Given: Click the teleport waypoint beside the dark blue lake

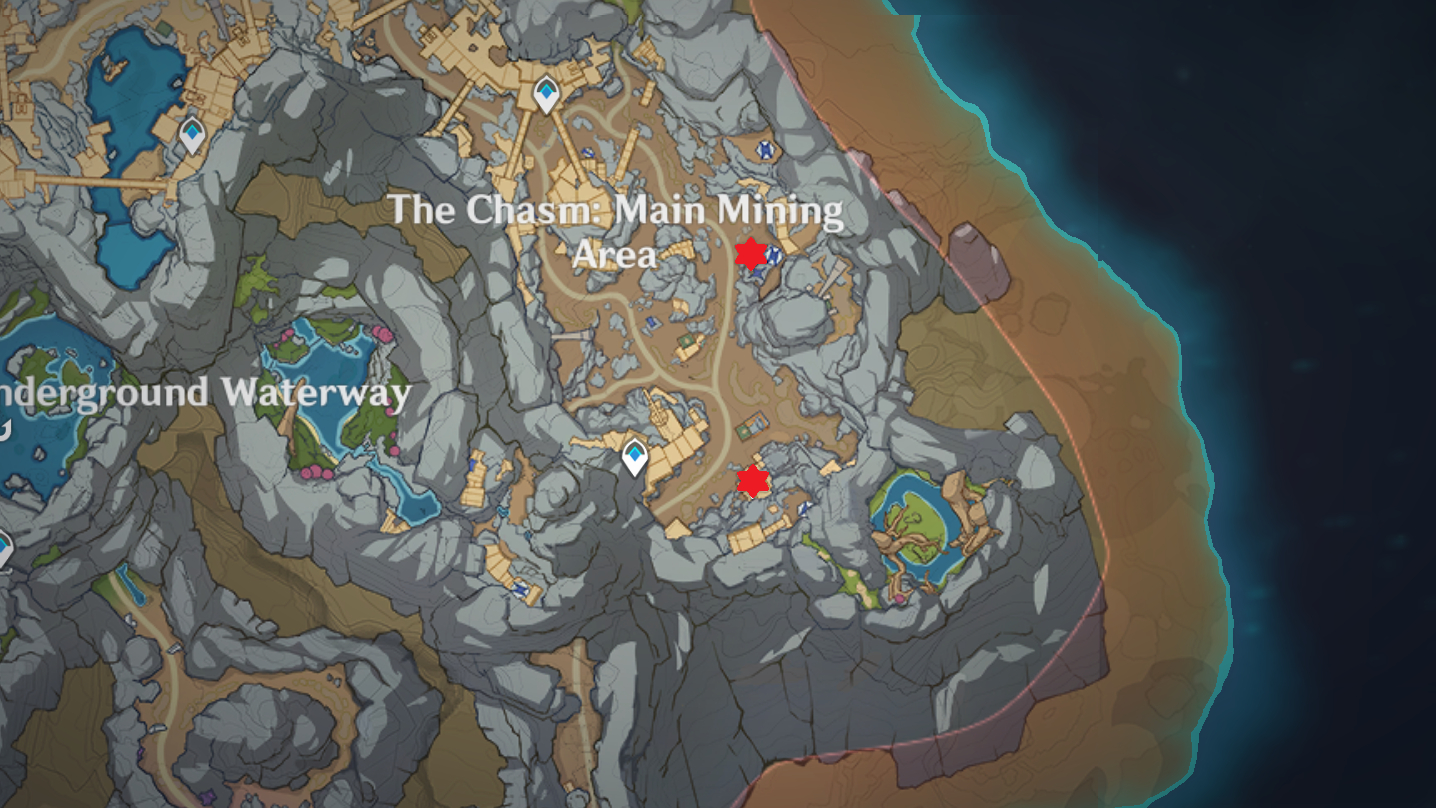Looking at the screenshot, I should pos(191,134).
